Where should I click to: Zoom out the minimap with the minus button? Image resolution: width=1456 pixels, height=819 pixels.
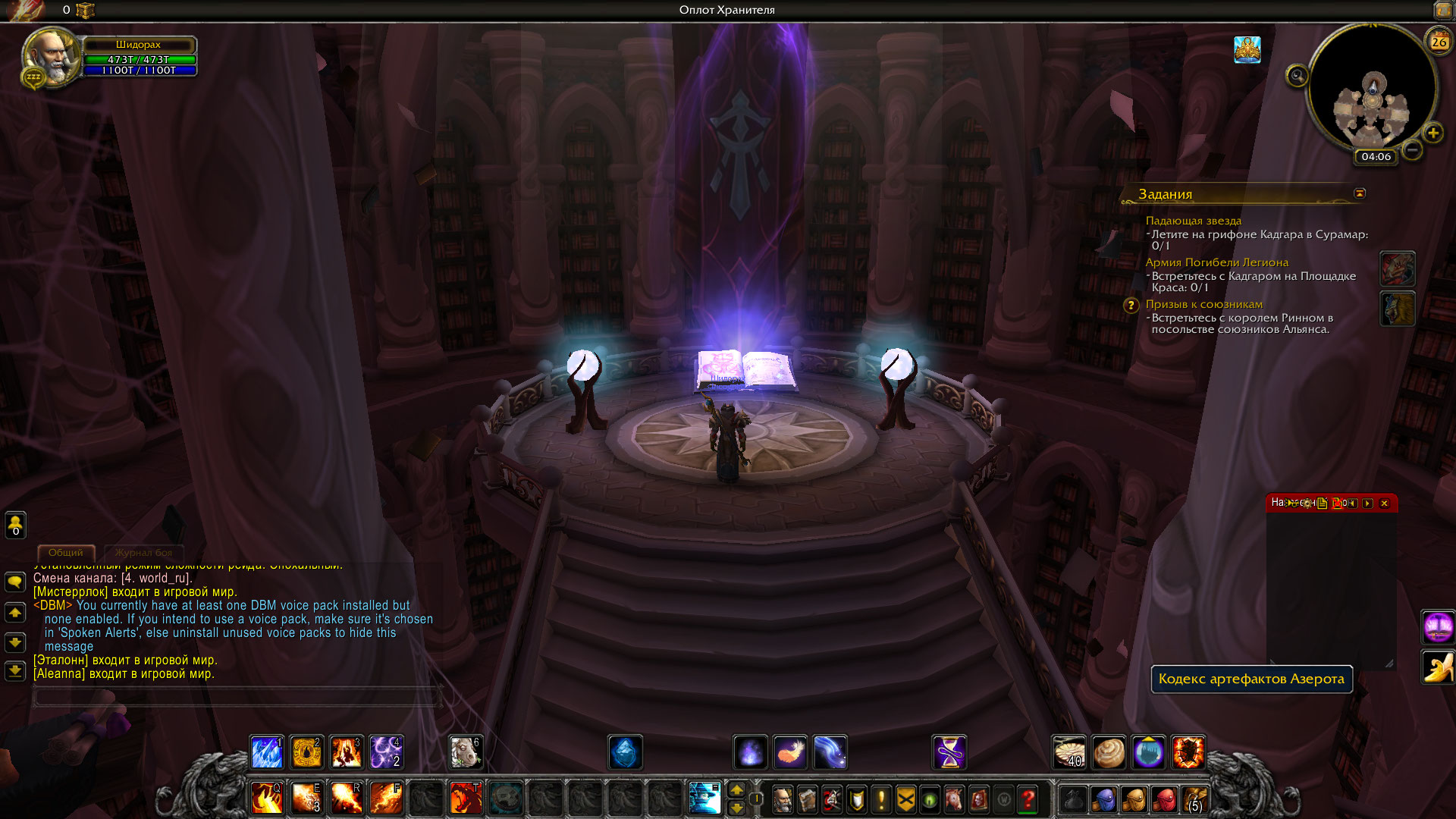[1411, 150]
